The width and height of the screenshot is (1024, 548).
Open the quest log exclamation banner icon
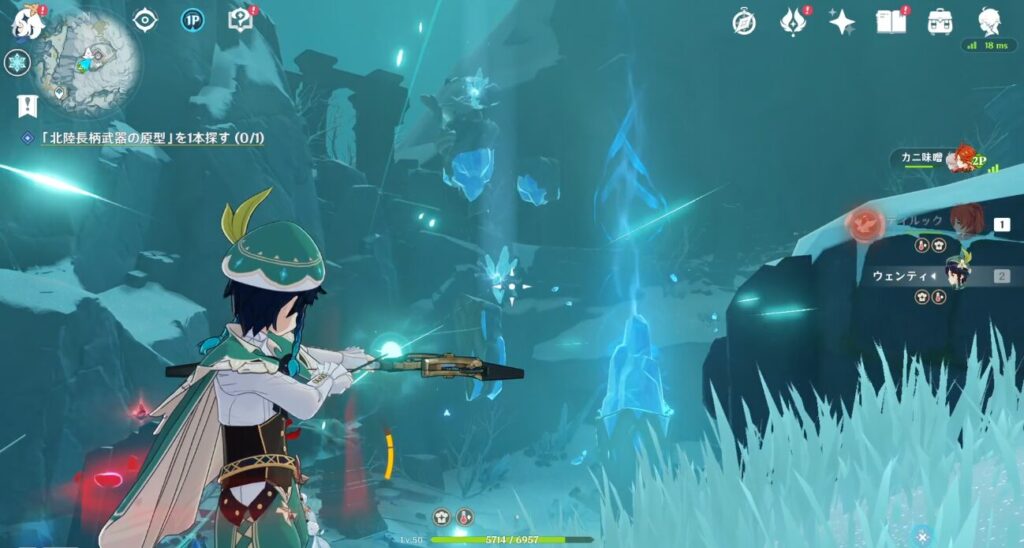26,104
